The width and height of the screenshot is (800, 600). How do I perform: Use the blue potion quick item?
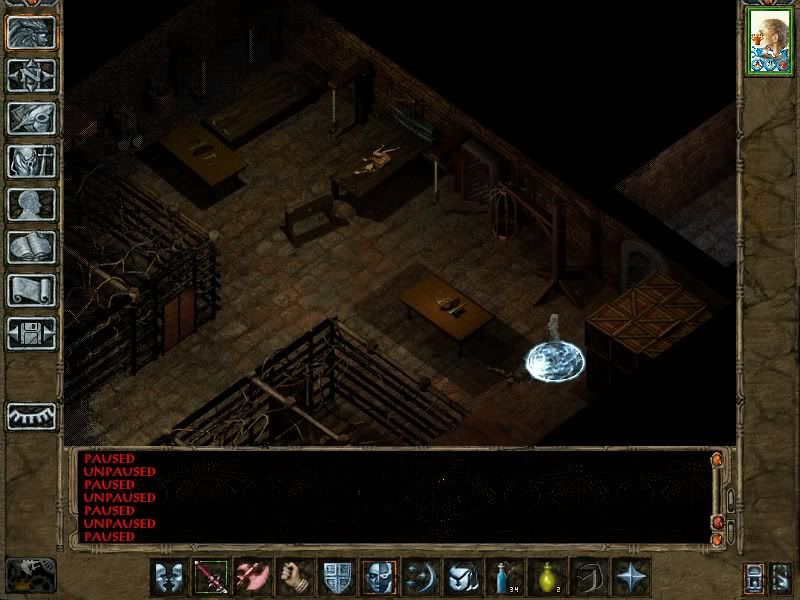pos(505,578)
